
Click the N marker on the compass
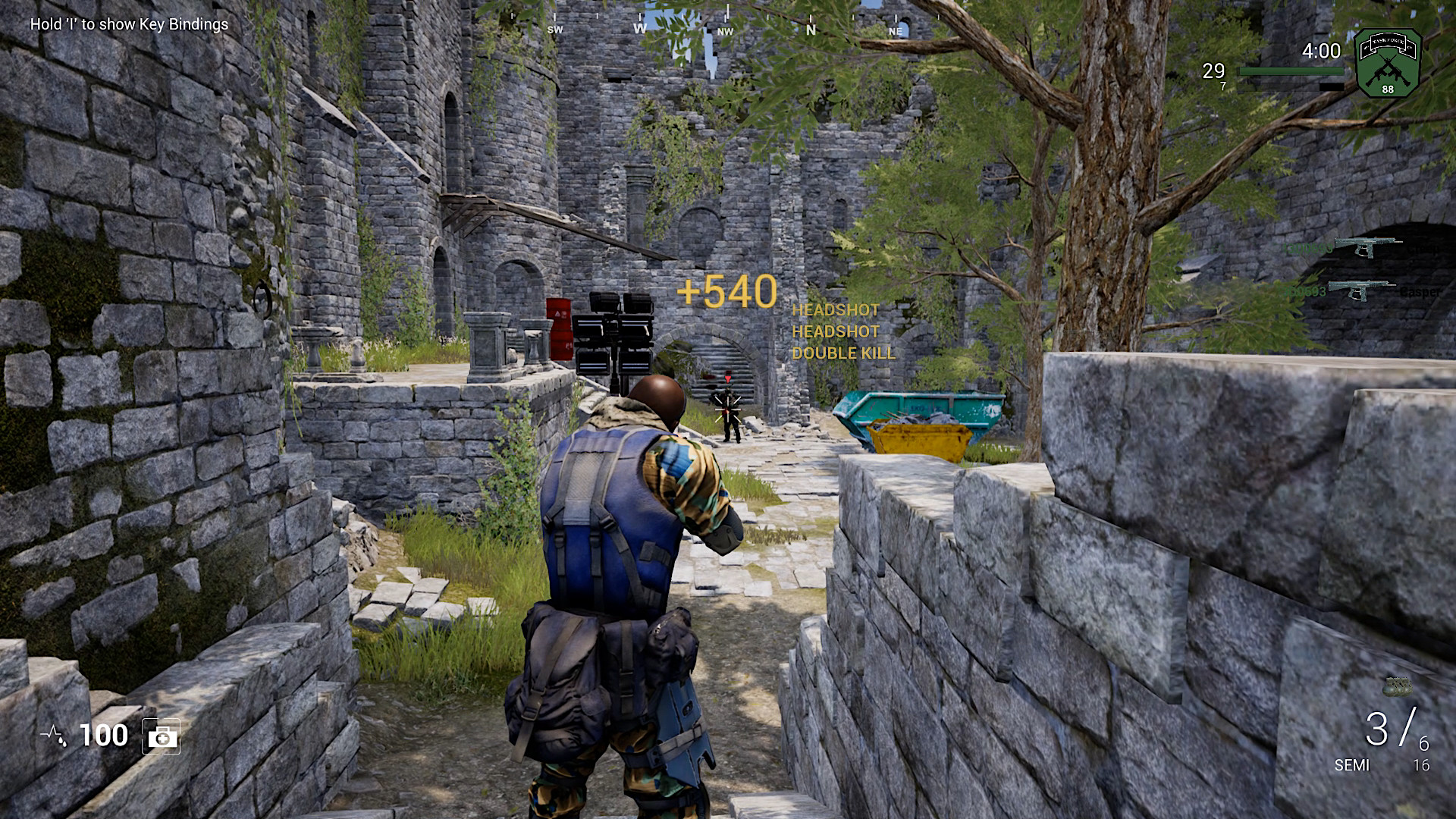tap(810, 29)
